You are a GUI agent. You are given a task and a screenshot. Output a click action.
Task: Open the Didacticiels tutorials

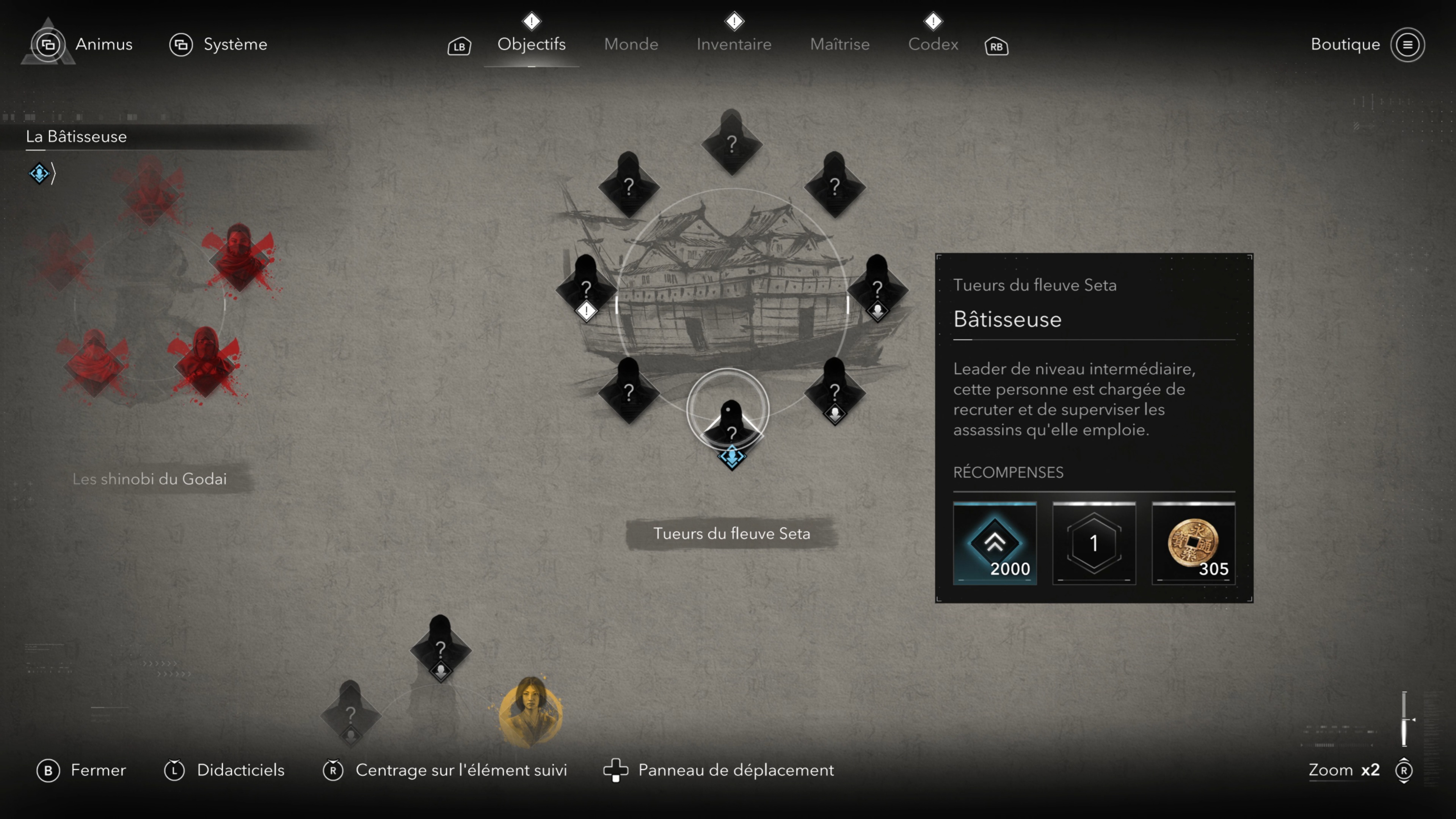pos(224,770)
